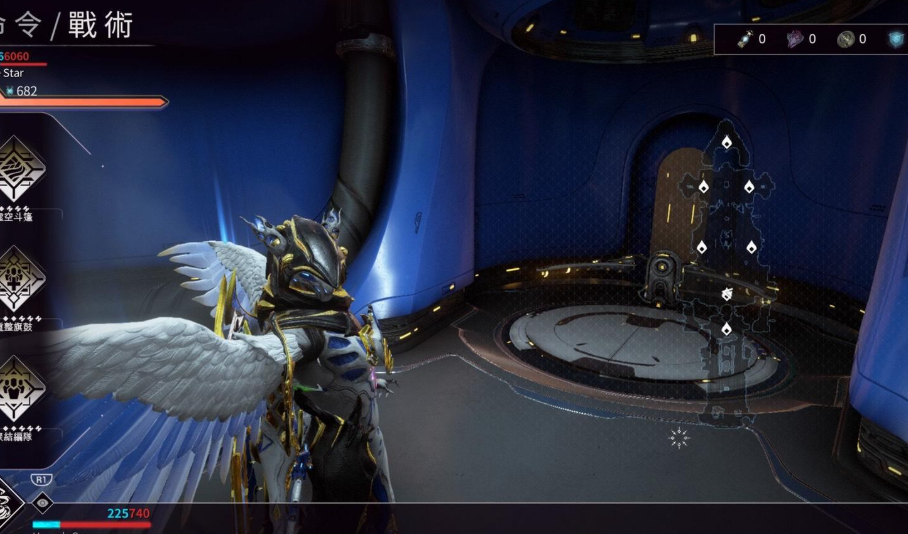Activate the Void Cloak tactical ability
This screenshot has width=908, height=534.
(21, 168)
